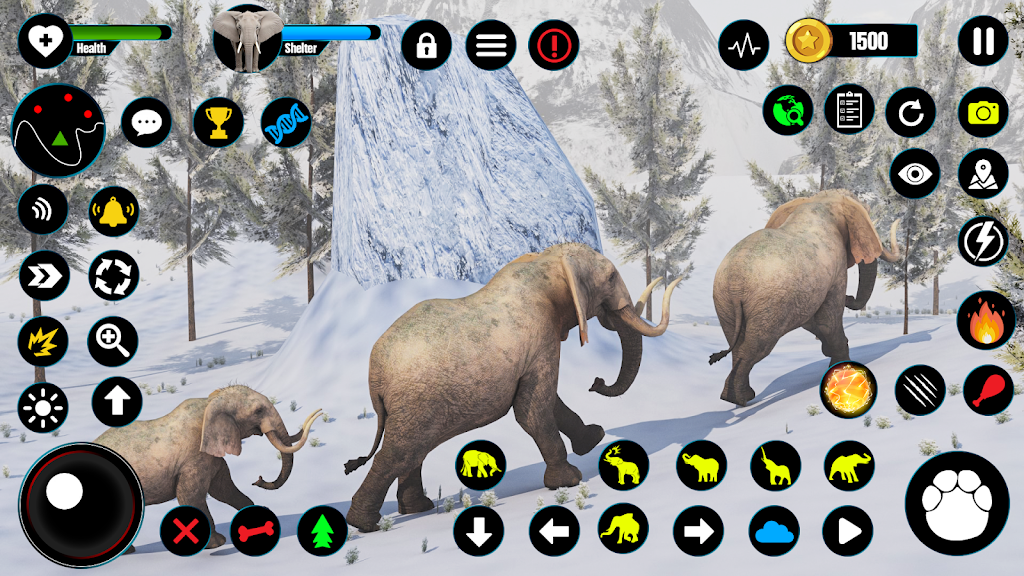Screen dimensions: 1024x576
Task: Activate the lightning bolt boost
Action: [983, 242]
